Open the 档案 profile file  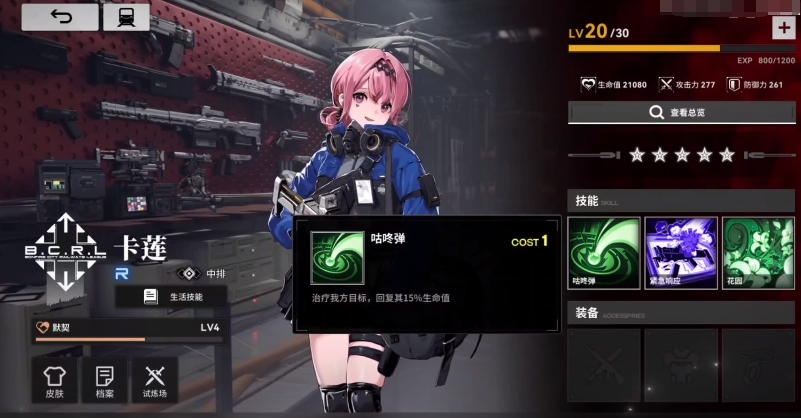tap(103, 381)
